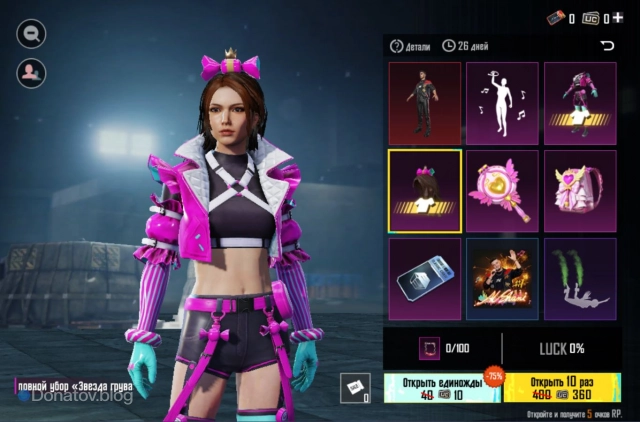
Task: Open the Детали info button
Action: coord(411,46)
